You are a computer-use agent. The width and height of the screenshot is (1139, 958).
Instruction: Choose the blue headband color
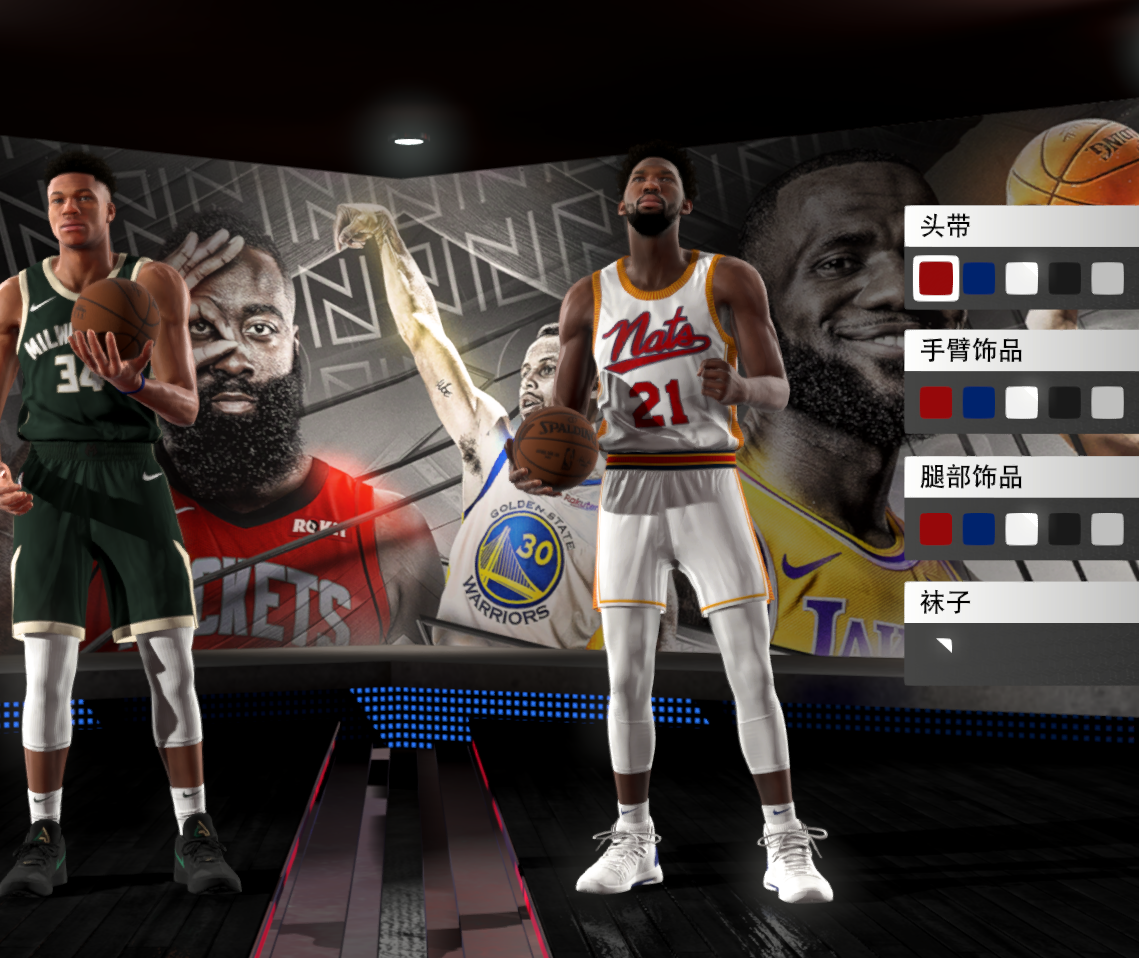pyautogui.click(x=979, y=278)
